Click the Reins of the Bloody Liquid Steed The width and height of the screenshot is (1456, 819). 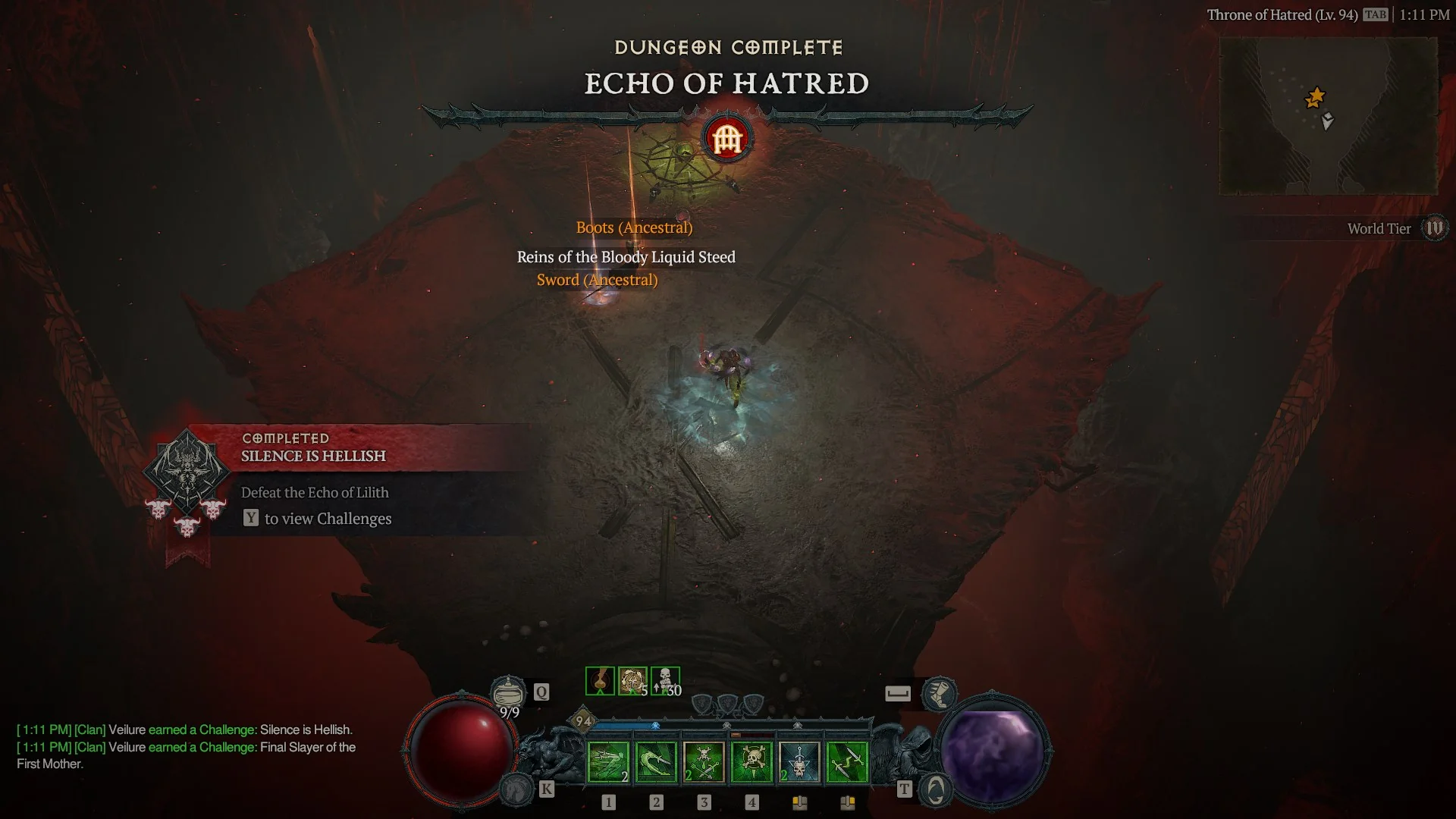click(625, 257)
